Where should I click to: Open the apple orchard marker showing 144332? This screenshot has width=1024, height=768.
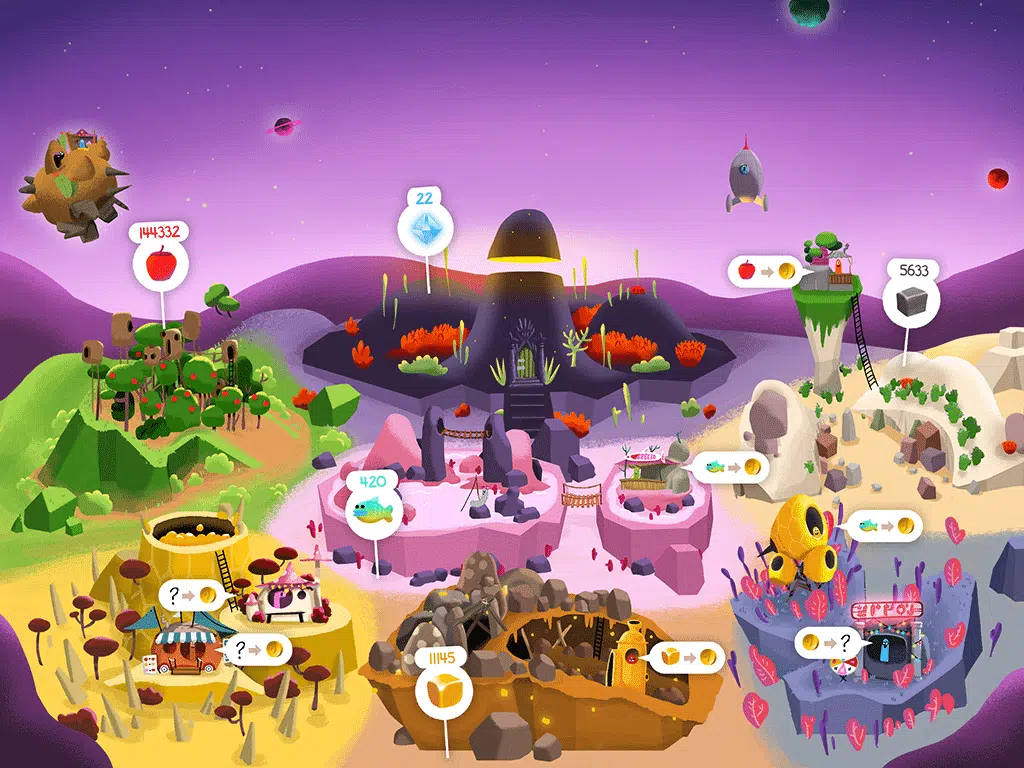[x=159, y=265]
